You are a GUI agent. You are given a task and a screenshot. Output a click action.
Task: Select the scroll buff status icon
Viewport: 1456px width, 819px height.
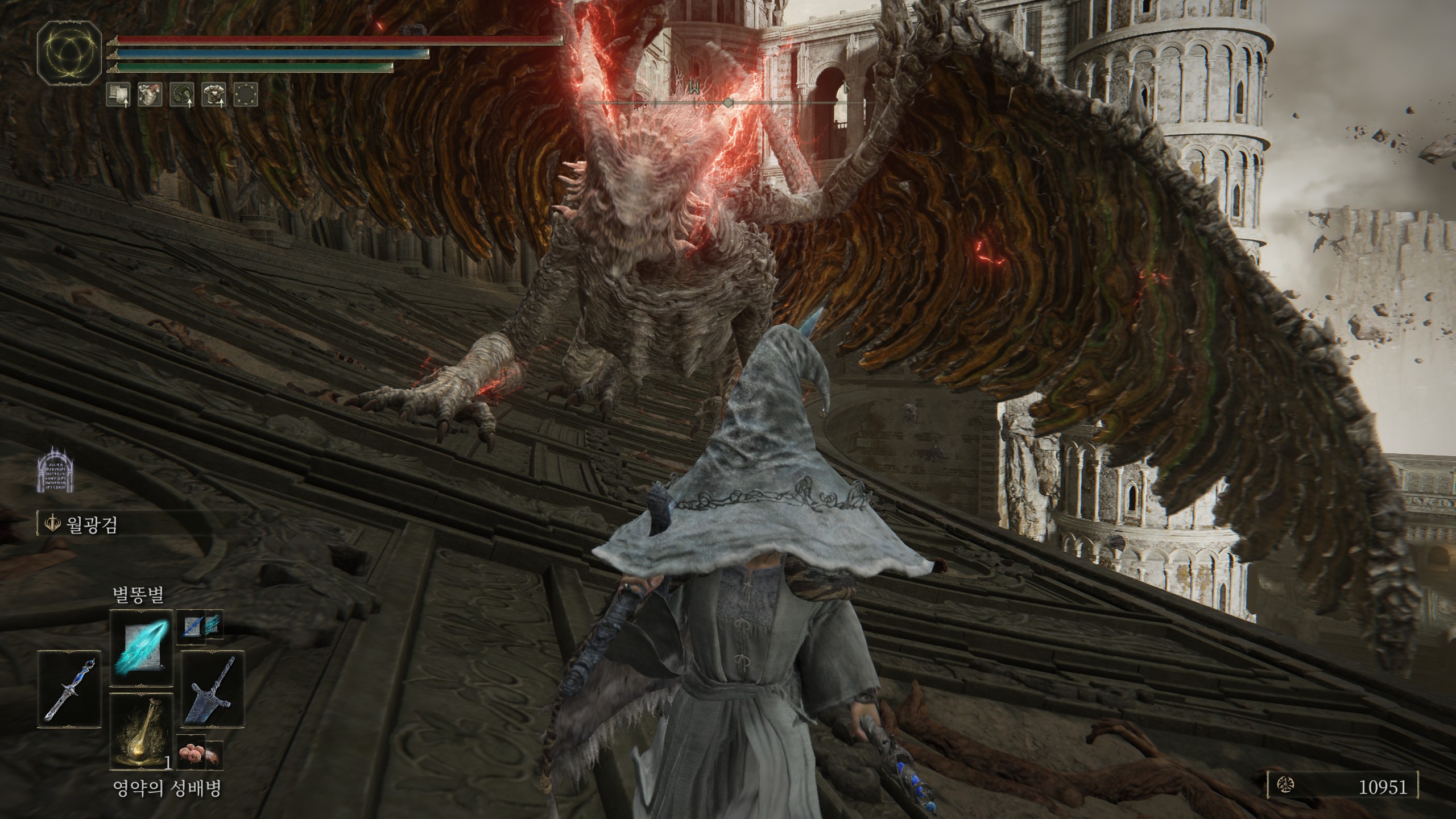click(119, 94)
